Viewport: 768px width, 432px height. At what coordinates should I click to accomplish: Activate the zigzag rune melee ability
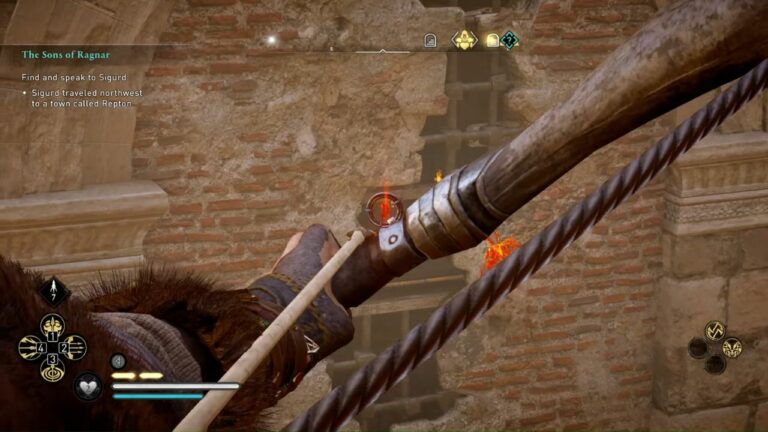(714, 331)
